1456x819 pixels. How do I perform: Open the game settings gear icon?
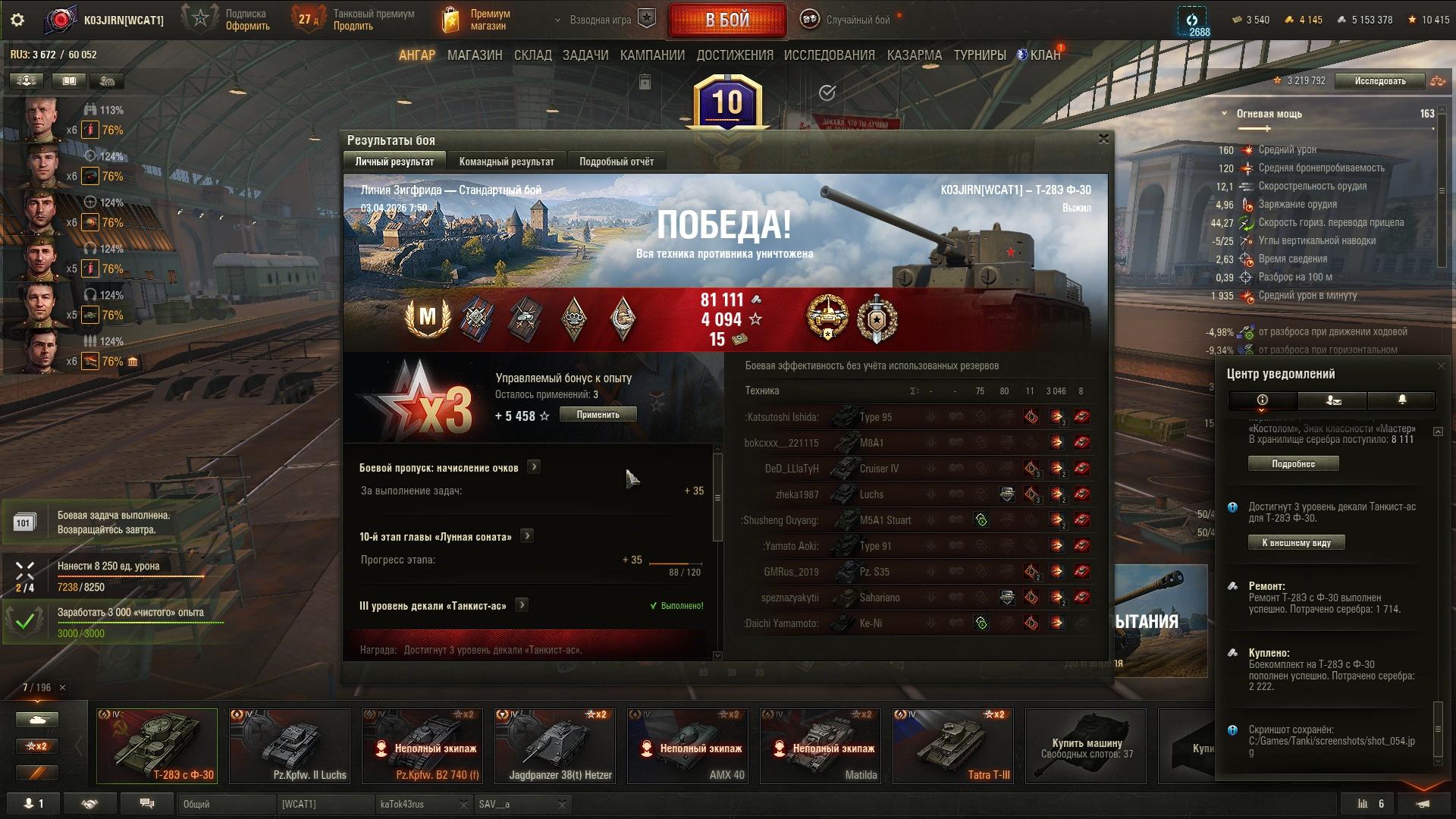coord(17,20)
